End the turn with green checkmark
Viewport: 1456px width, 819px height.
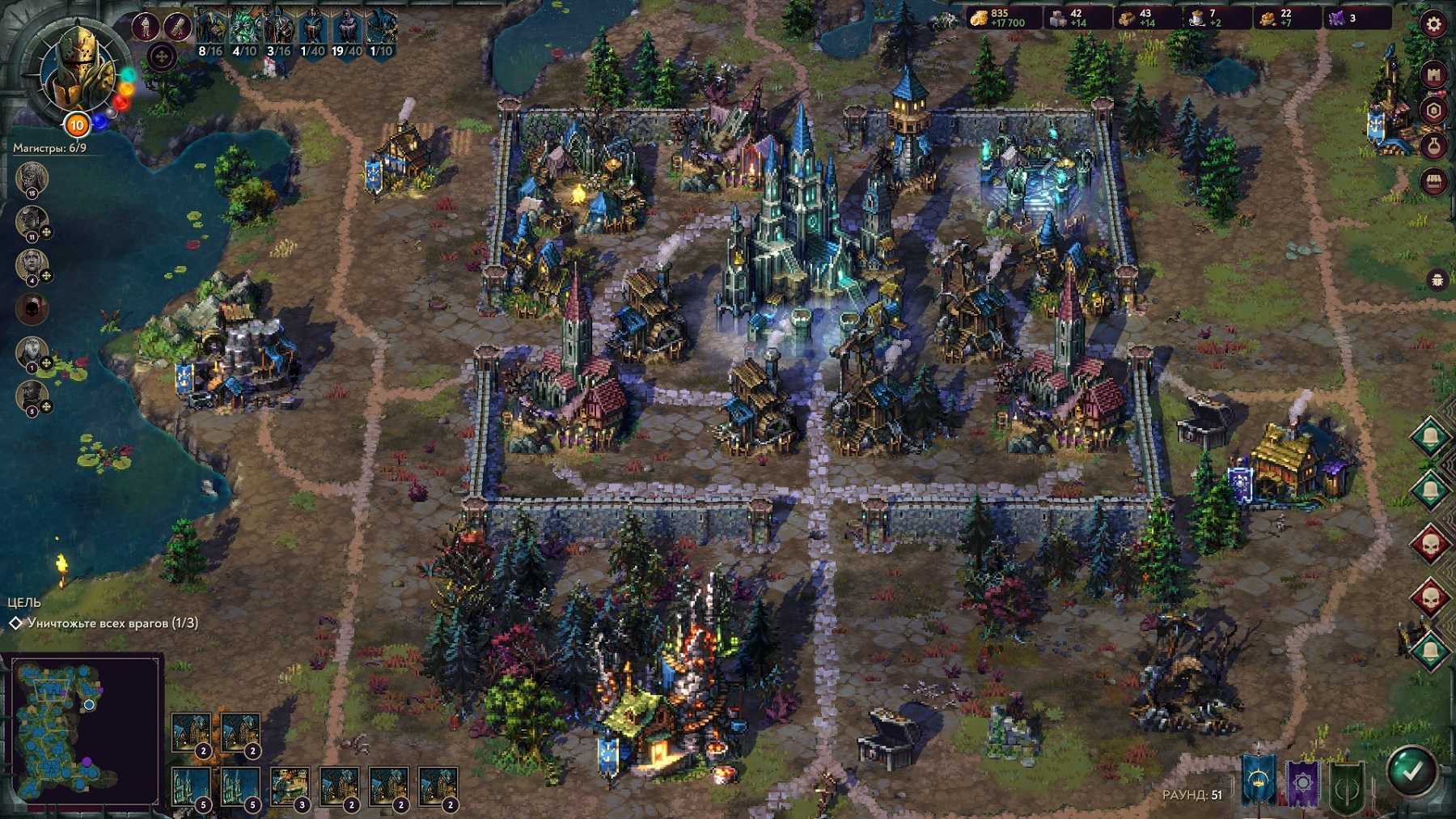[1412, 771]
